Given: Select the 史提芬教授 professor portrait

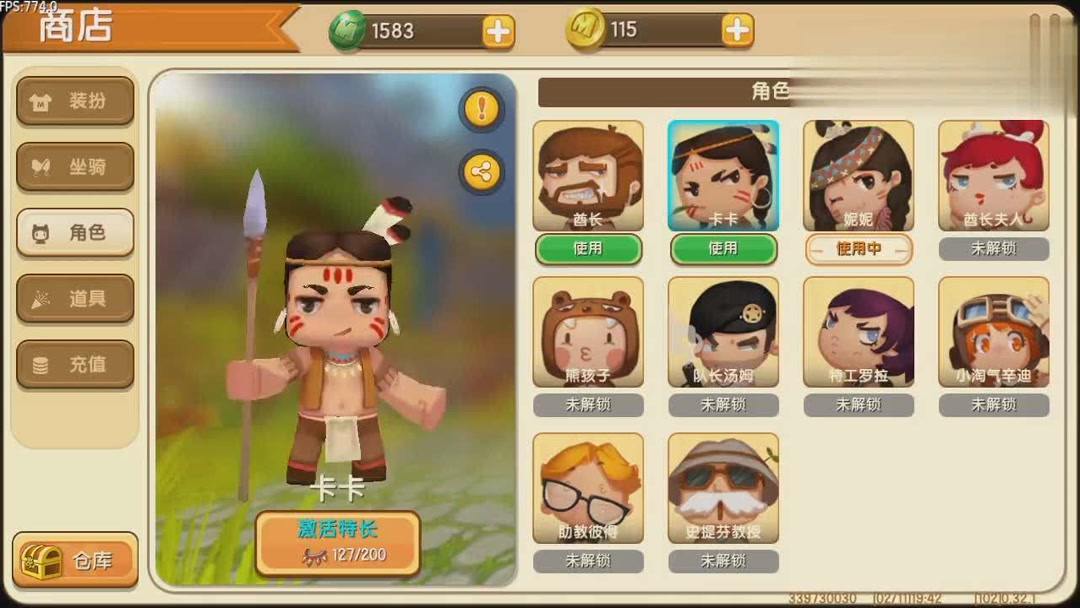Looking at the screenshot, I should pyautogui.click(x=723, y=488).
